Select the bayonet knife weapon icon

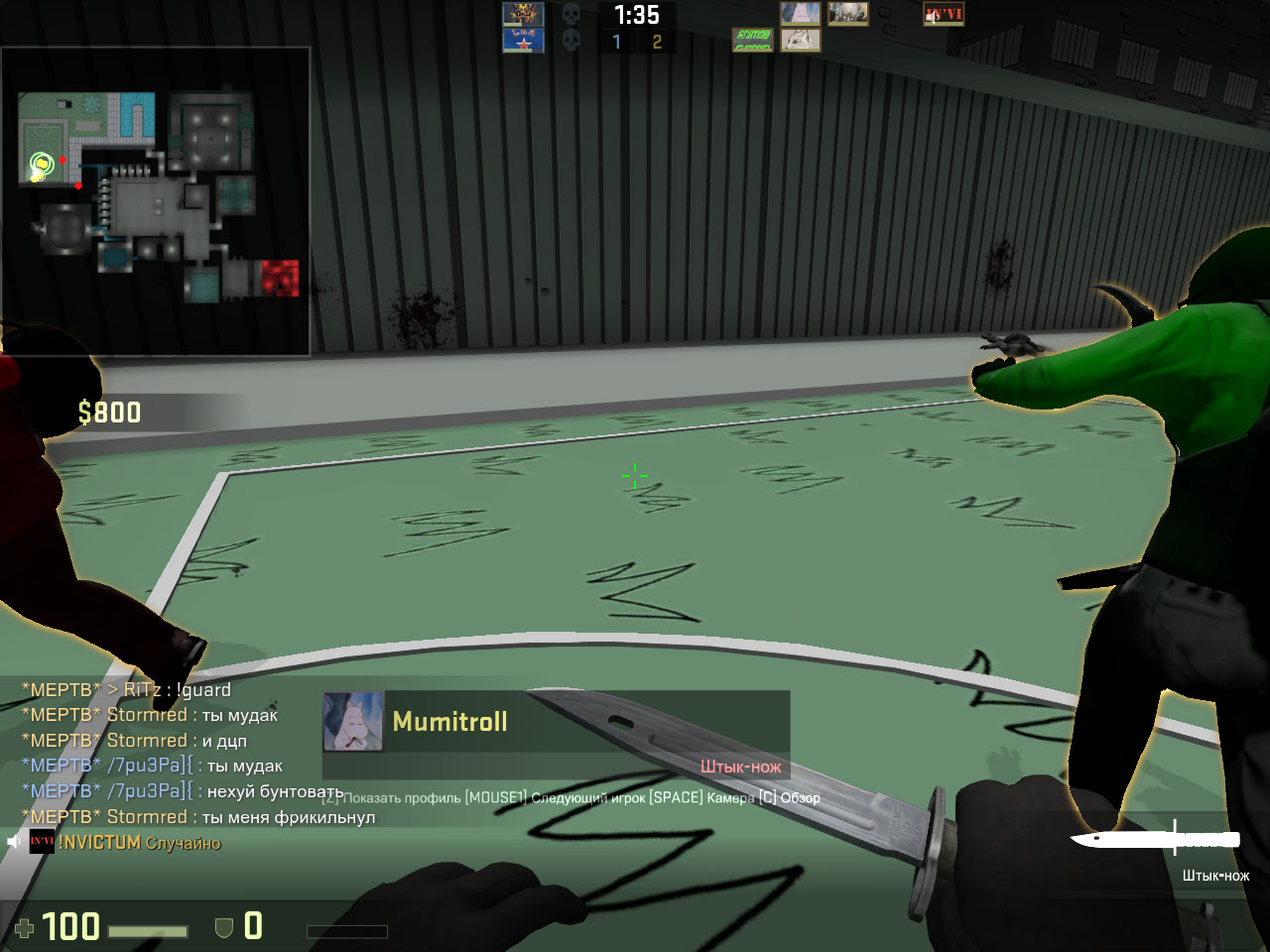click(x=1155, y=839)
